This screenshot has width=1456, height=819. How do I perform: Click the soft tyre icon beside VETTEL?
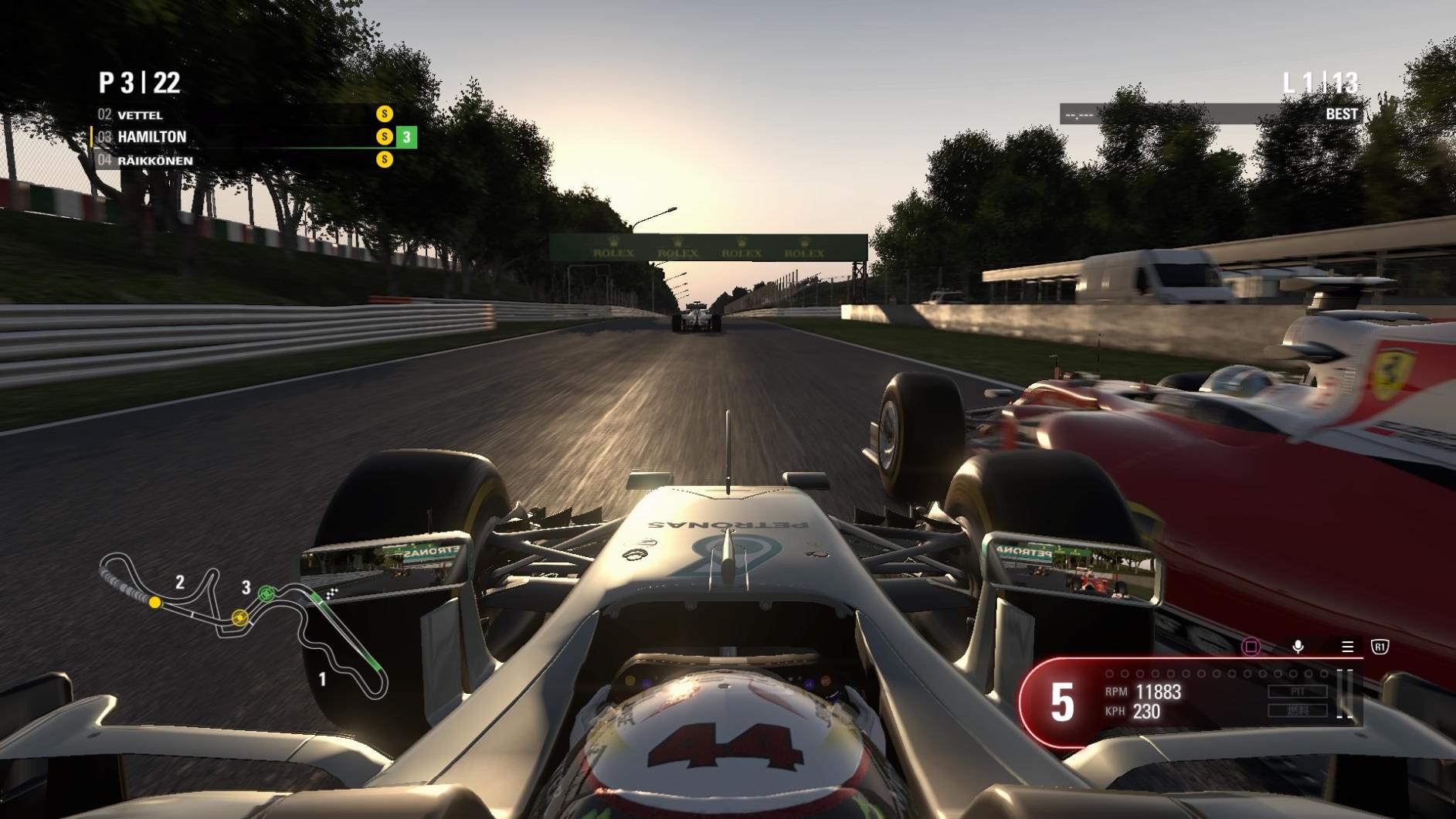pyautogui.click(x=384, y=114)
